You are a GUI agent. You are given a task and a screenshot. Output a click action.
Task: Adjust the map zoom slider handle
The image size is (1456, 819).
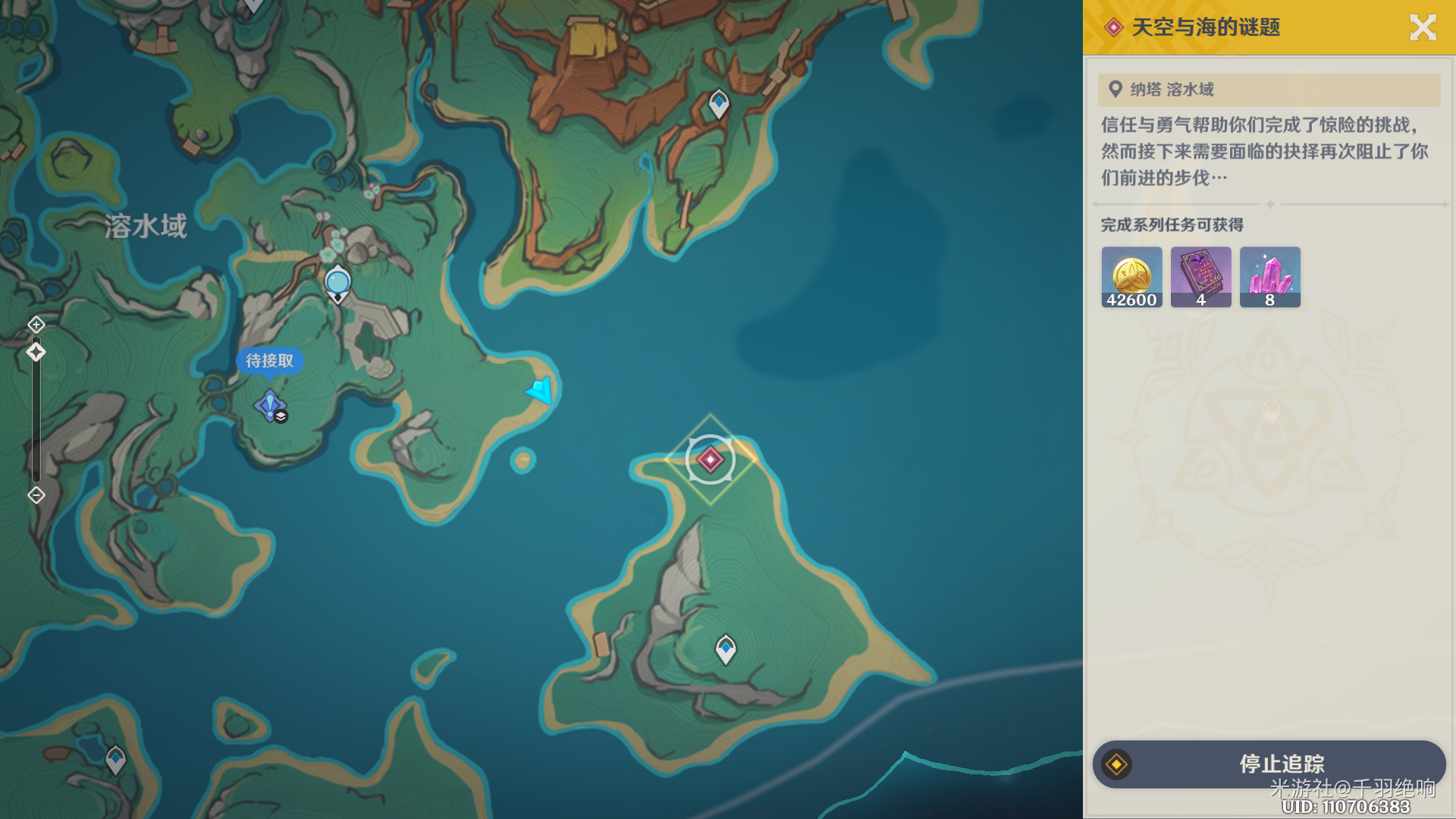tap(36, 352)
